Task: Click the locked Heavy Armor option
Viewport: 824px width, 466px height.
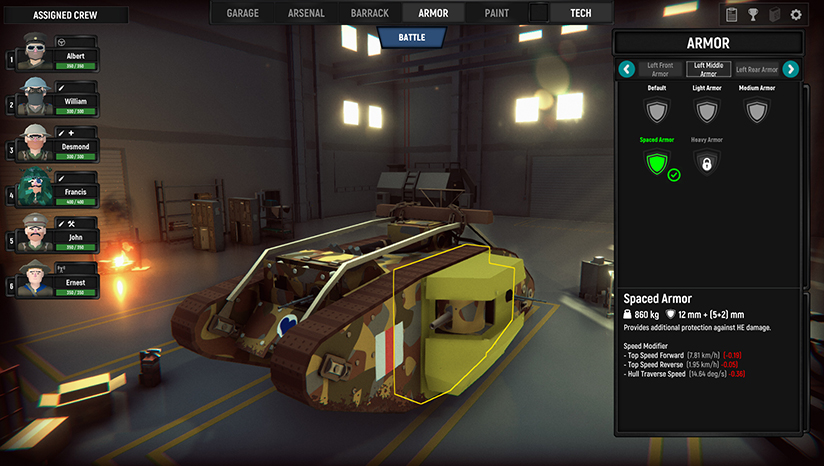Action: (707, 161)
